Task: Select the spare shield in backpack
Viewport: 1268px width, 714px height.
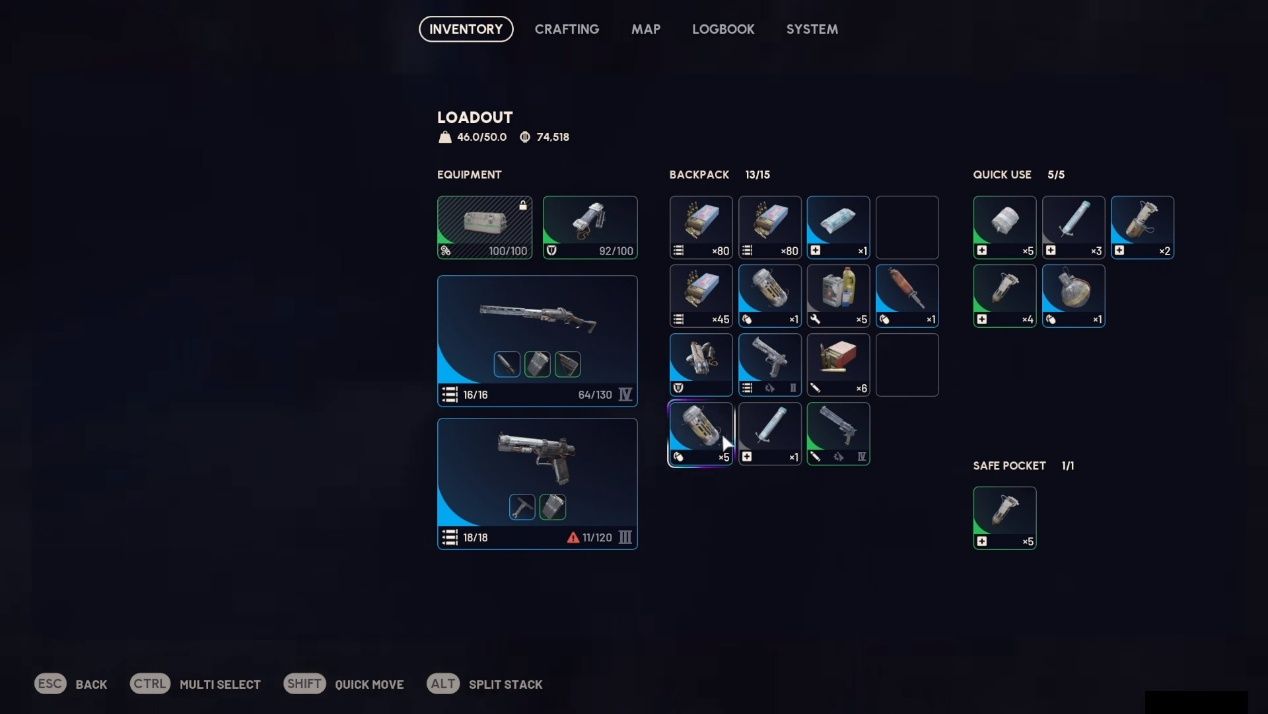Action: click(x=701, y=364)
